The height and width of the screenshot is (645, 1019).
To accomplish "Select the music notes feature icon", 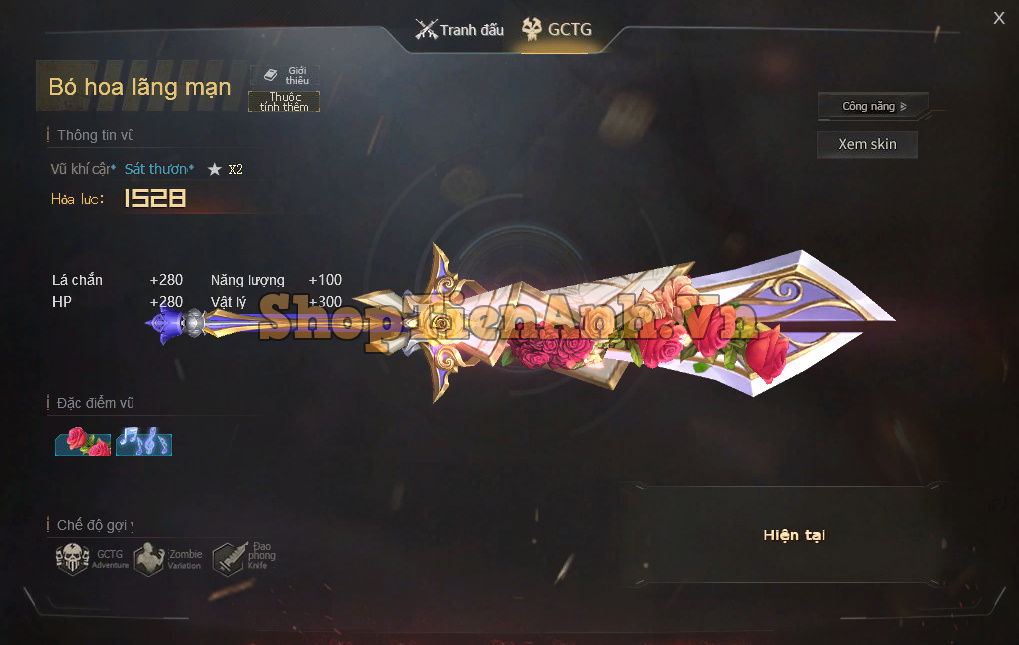I will click(144, 441).
